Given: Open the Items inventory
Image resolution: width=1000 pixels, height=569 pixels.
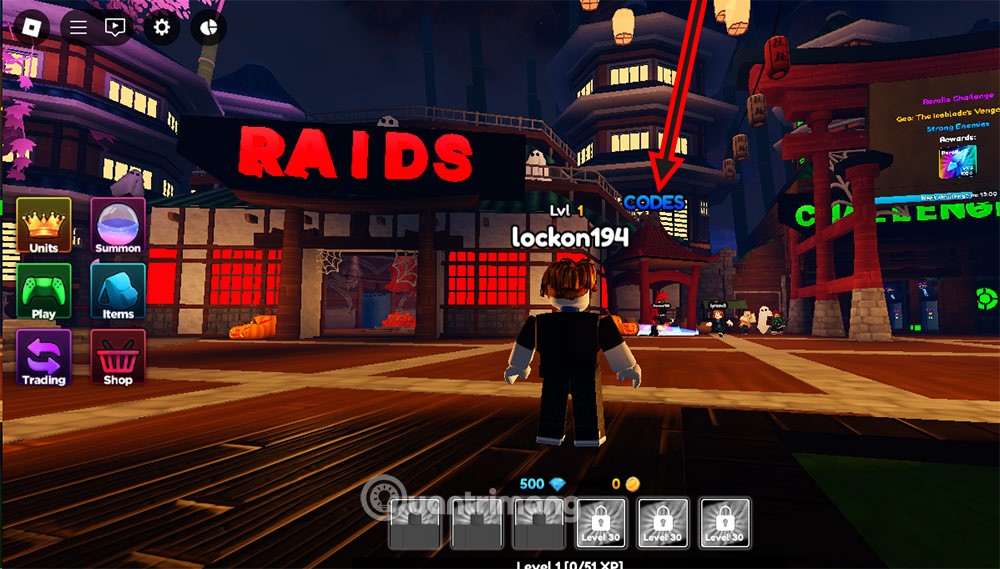Looking at the screenshot, I should click(x=118, y=291).
